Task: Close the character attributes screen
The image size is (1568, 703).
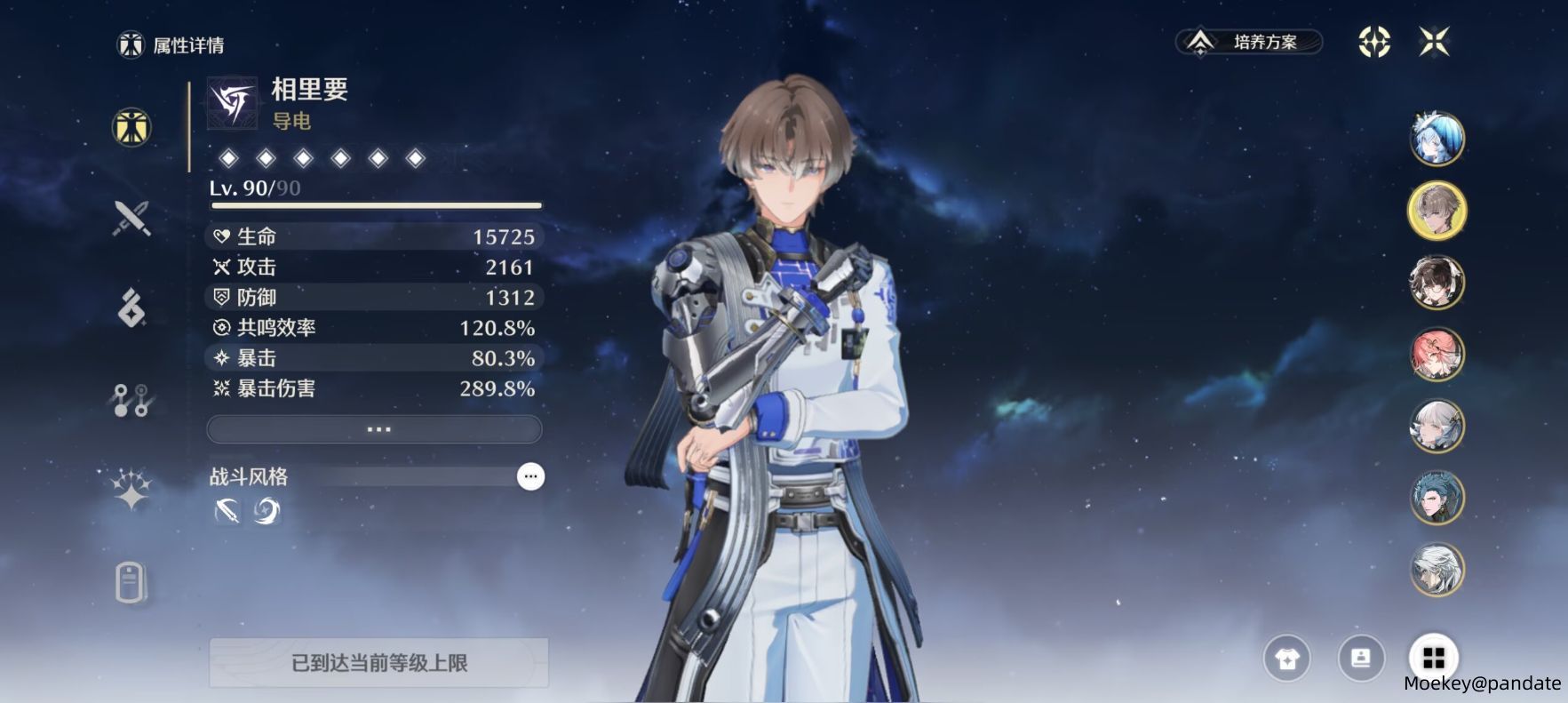Action: pyautogui.click(x=1434, y=42)
